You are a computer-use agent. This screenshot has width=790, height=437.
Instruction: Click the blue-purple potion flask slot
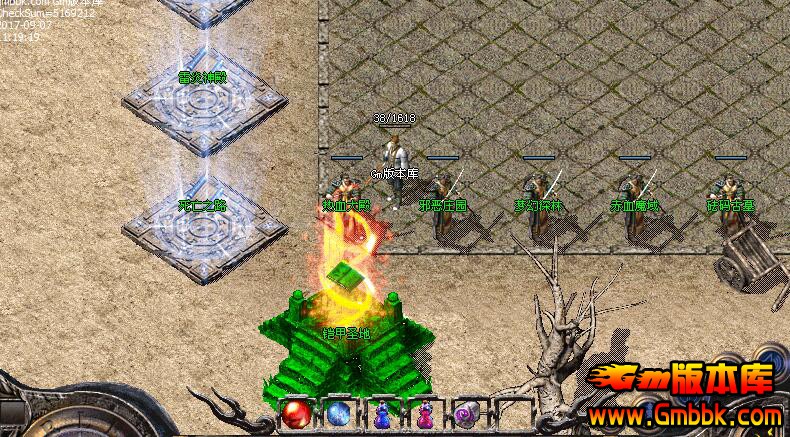point(382,413)
